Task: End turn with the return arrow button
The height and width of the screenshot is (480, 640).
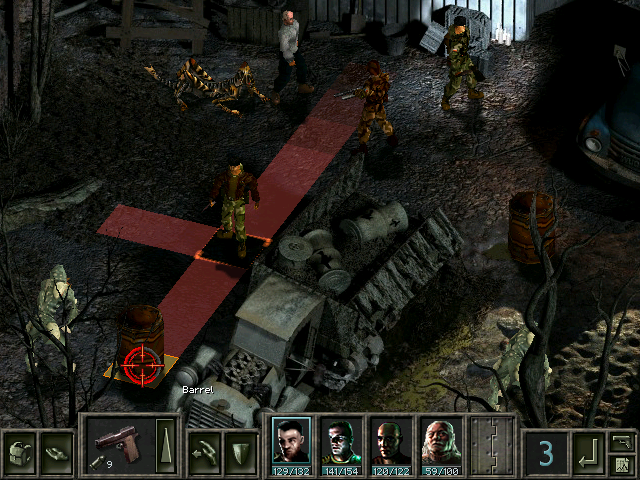Action: pos(588,453)
